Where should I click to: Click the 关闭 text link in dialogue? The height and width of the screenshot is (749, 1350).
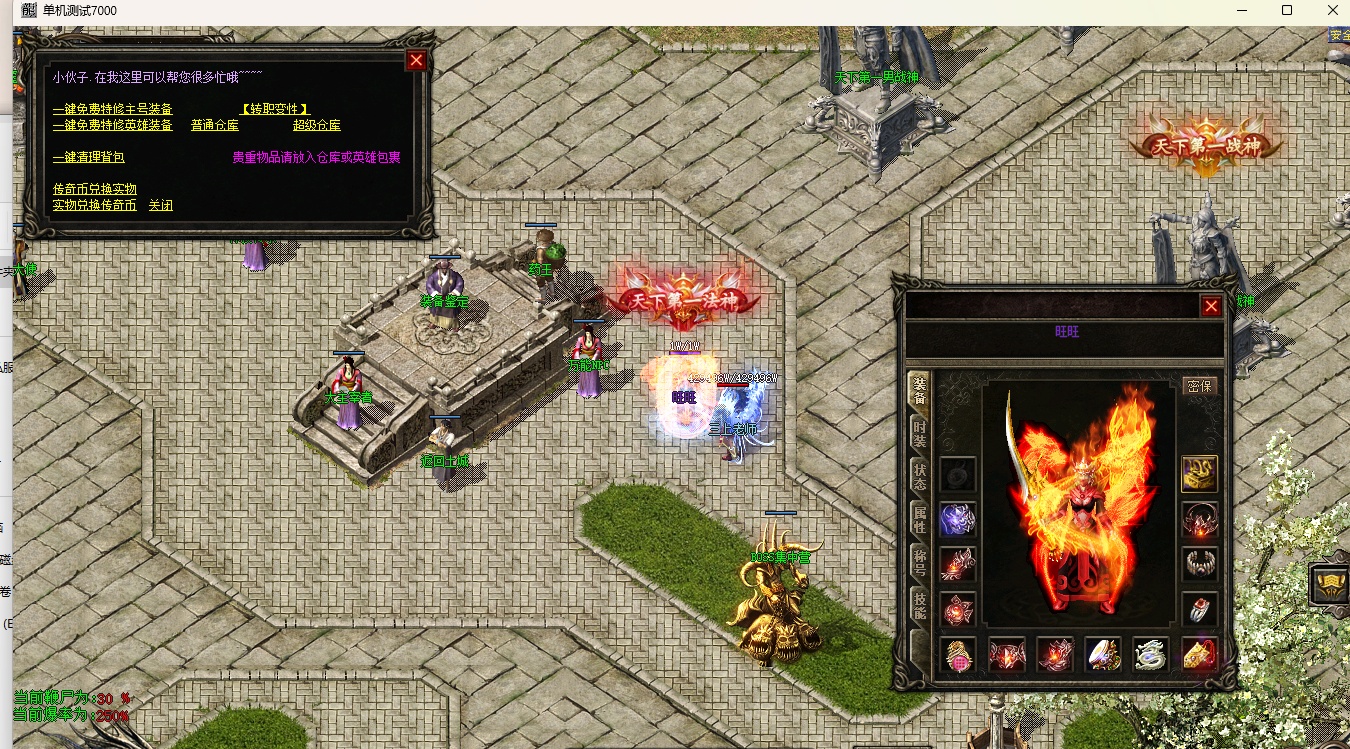click(x=160, y=205)
